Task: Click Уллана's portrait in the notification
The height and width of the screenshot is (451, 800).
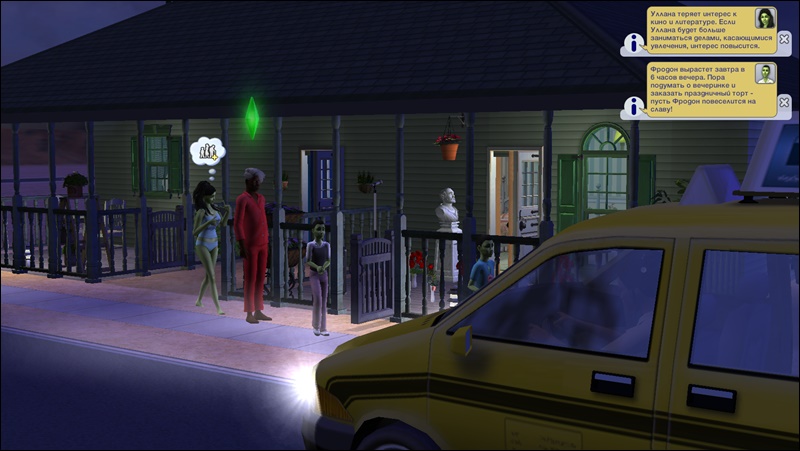Action: tap(765, 19)
